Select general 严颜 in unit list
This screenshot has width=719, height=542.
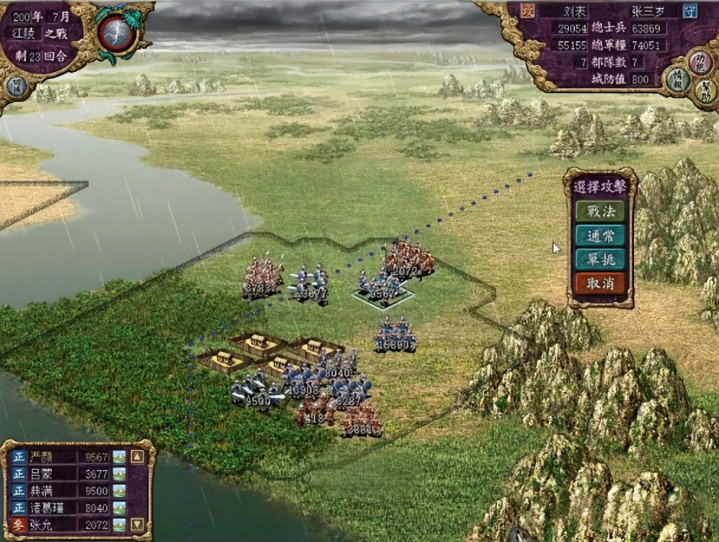(62, 457)
